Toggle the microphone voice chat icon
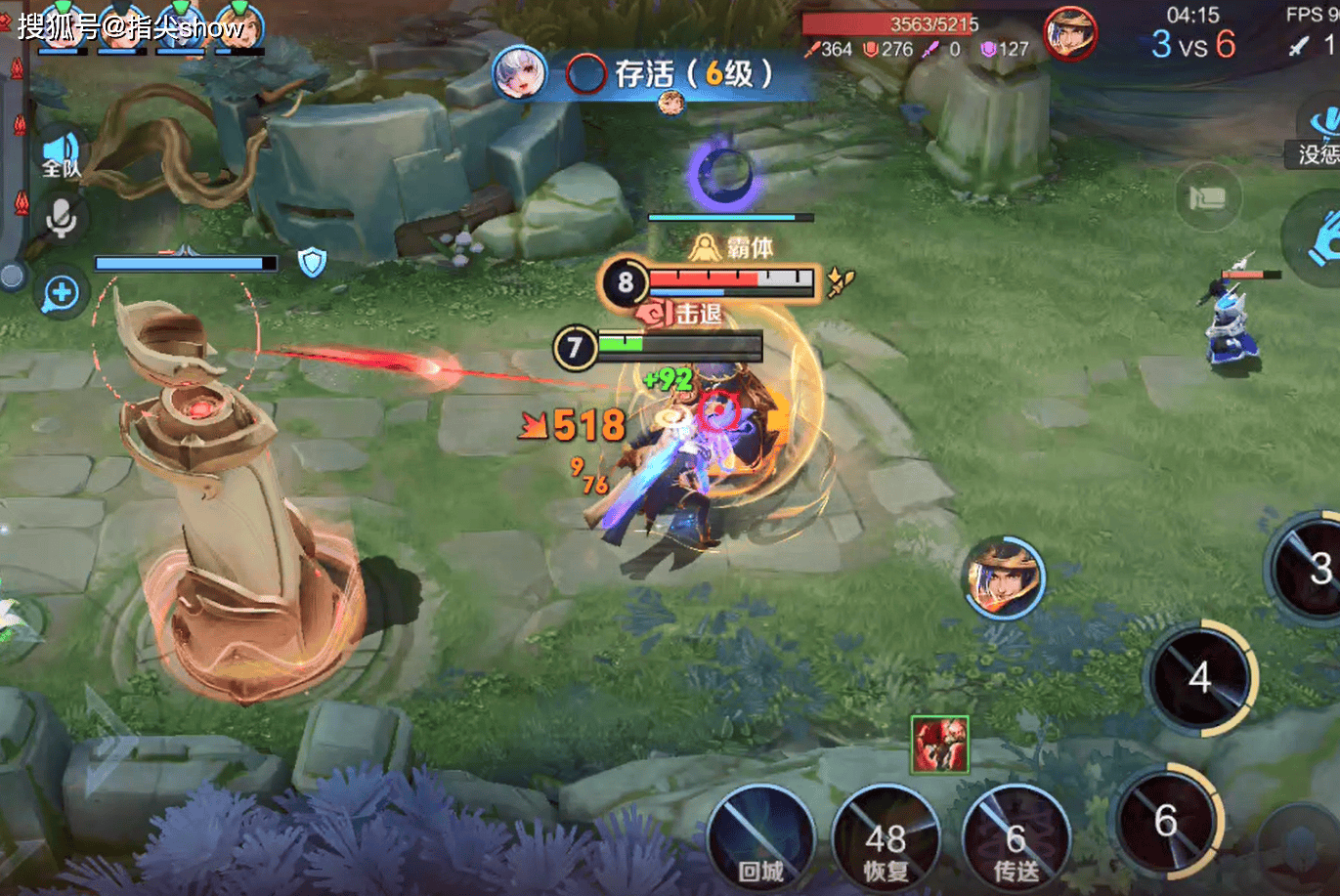 click(x=61, y=219)
